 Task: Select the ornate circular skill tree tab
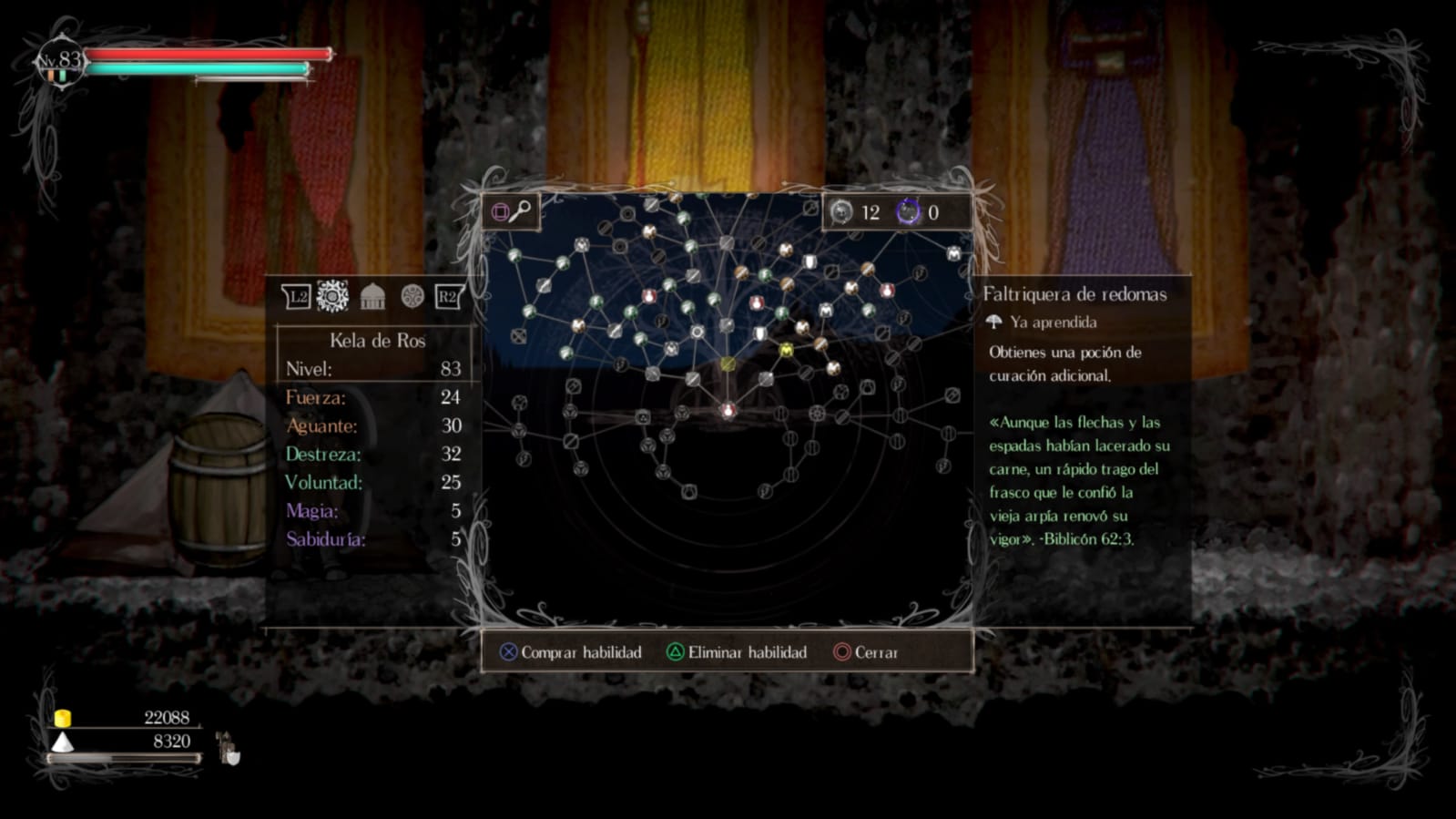click(x=332, y=296)
